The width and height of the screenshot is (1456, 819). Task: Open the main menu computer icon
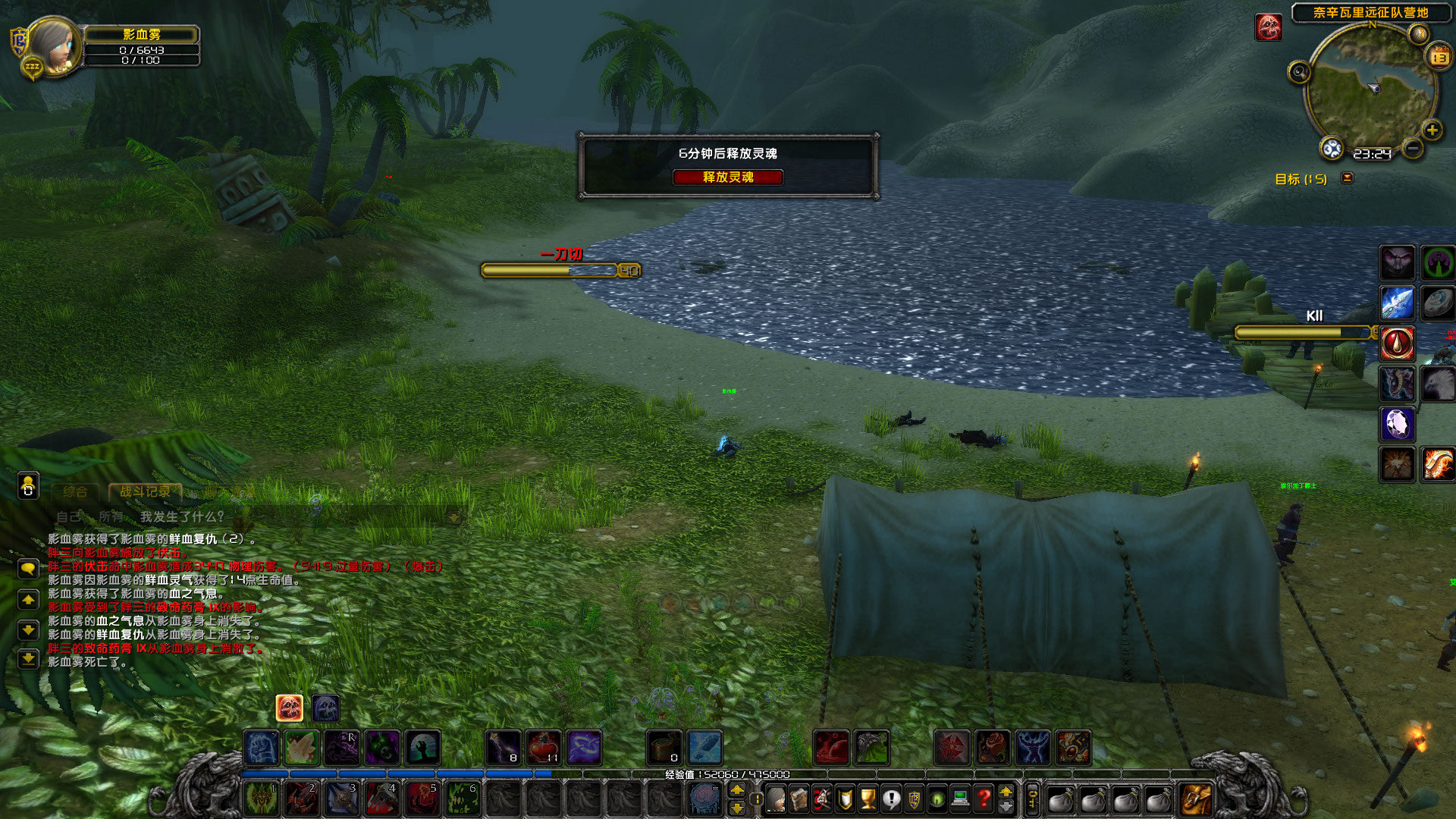[961, 800]
